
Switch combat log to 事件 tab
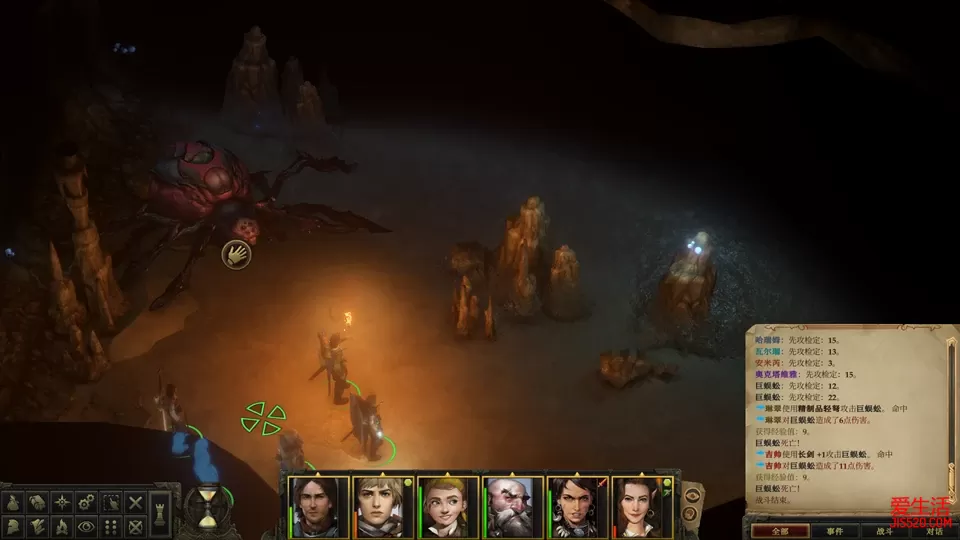point(833,531)
